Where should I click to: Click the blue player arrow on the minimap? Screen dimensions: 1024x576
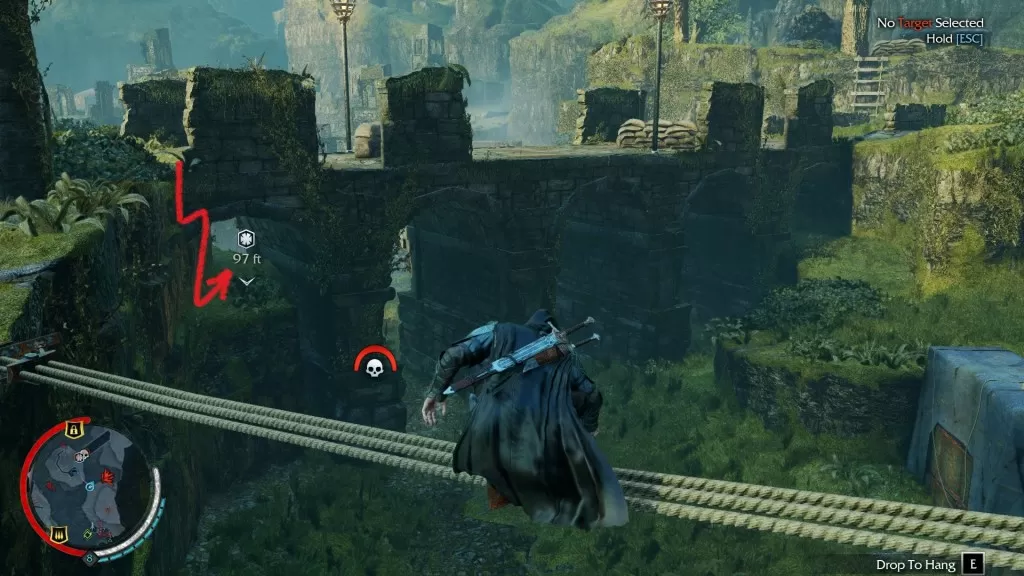[90, 487]
